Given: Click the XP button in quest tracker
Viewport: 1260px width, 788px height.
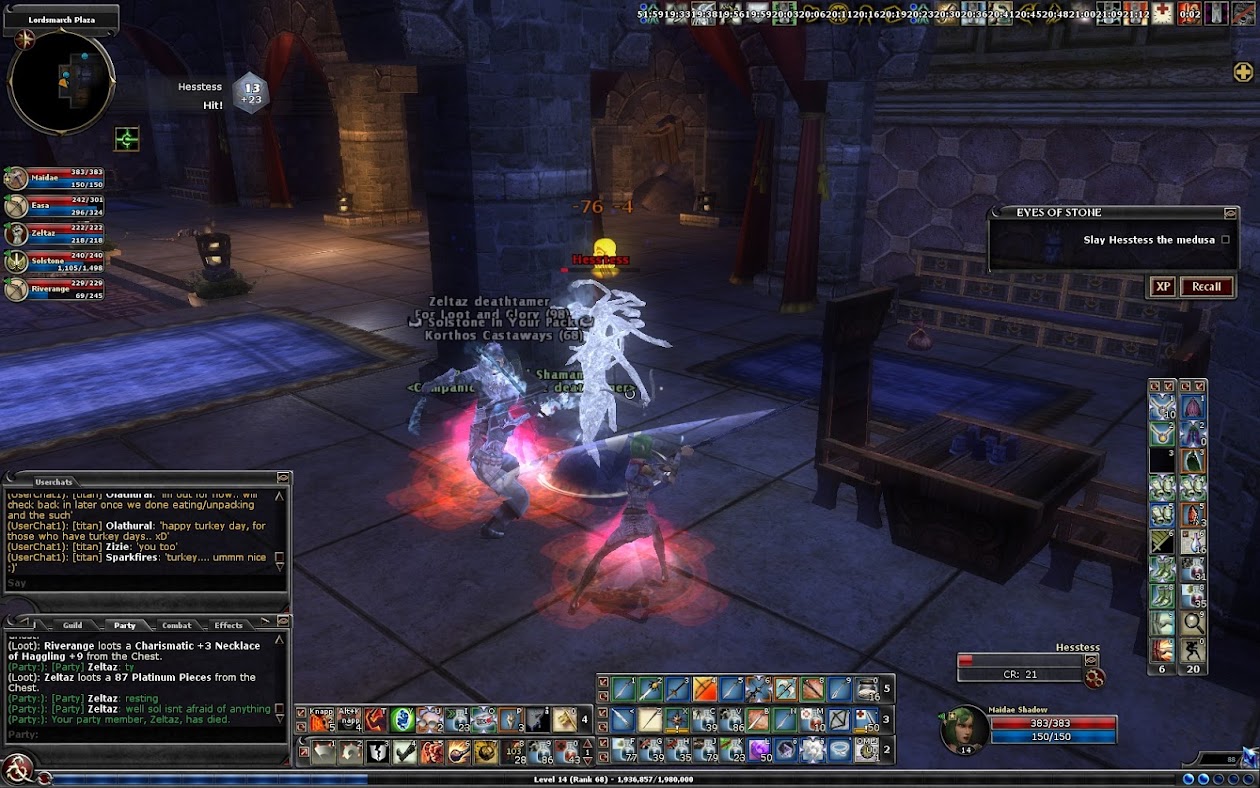Looking at the screenshot, I should (1162, 287).
